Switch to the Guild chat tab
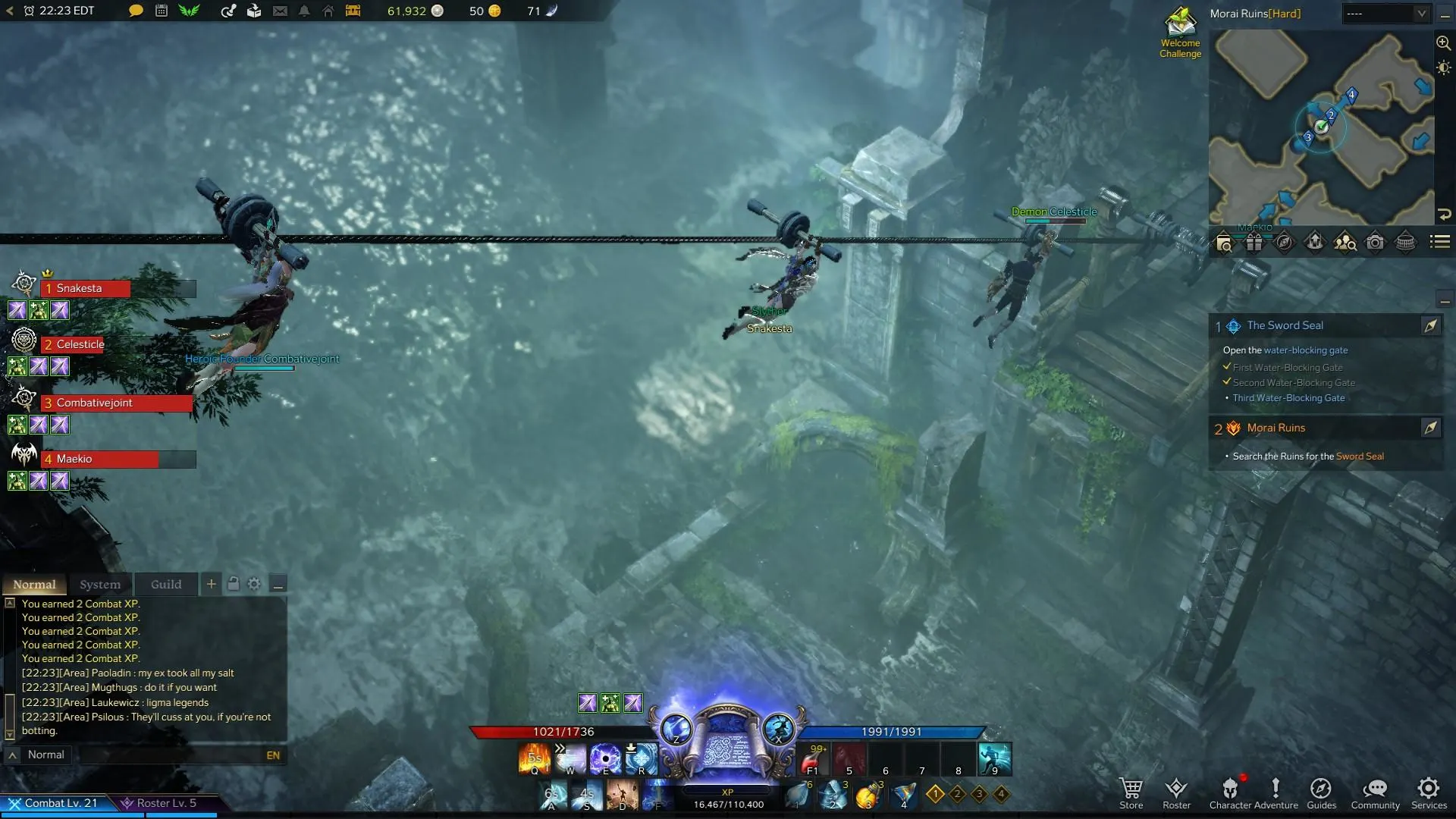The height and width of the screenshot is (819, 1456). click(x=166, y=584)
